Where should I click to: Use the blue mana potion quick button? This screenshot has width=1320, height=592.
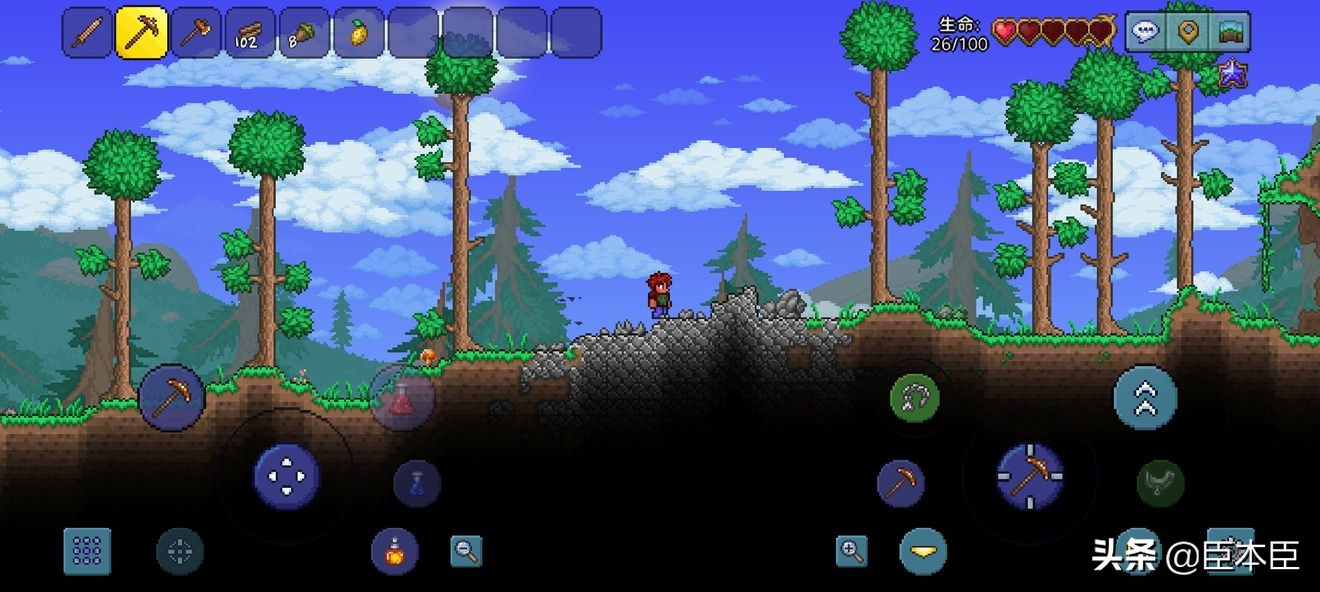417,484
